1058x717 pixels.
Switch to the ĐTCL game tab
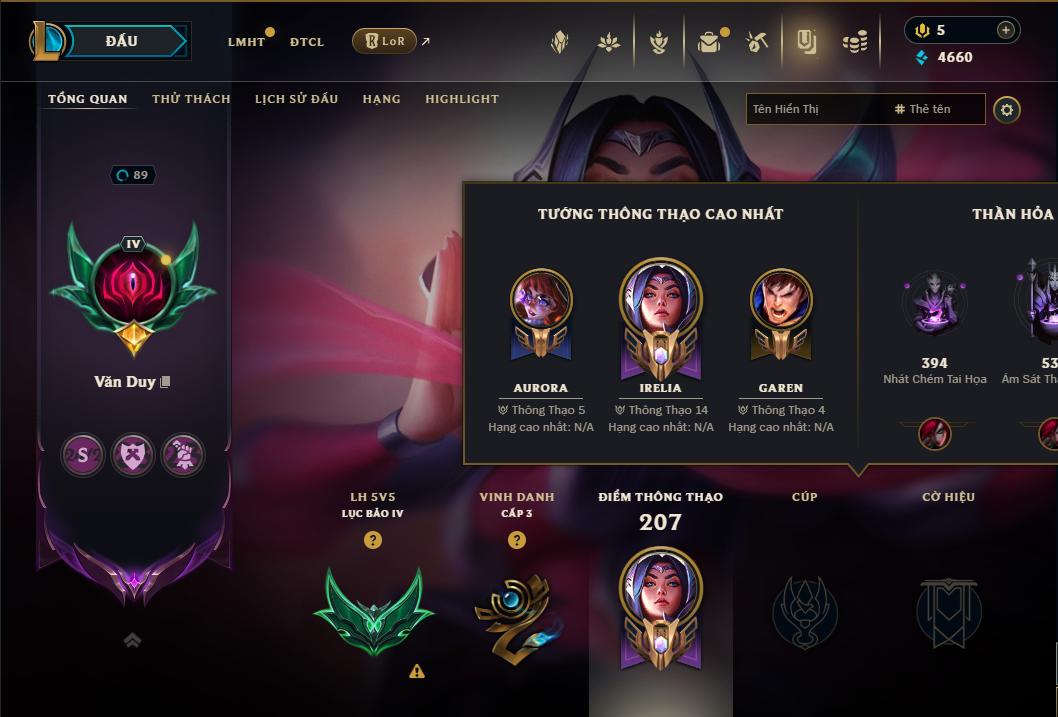[x=307, y=42]
